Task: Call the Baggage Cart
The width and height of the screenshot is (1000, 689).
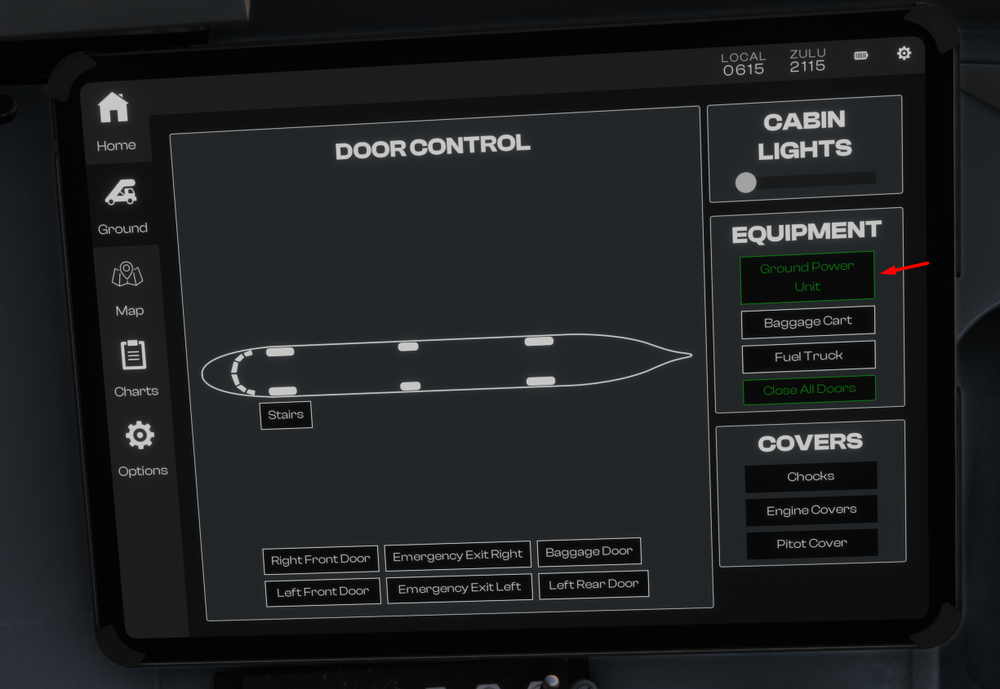Action: point(808,322)
